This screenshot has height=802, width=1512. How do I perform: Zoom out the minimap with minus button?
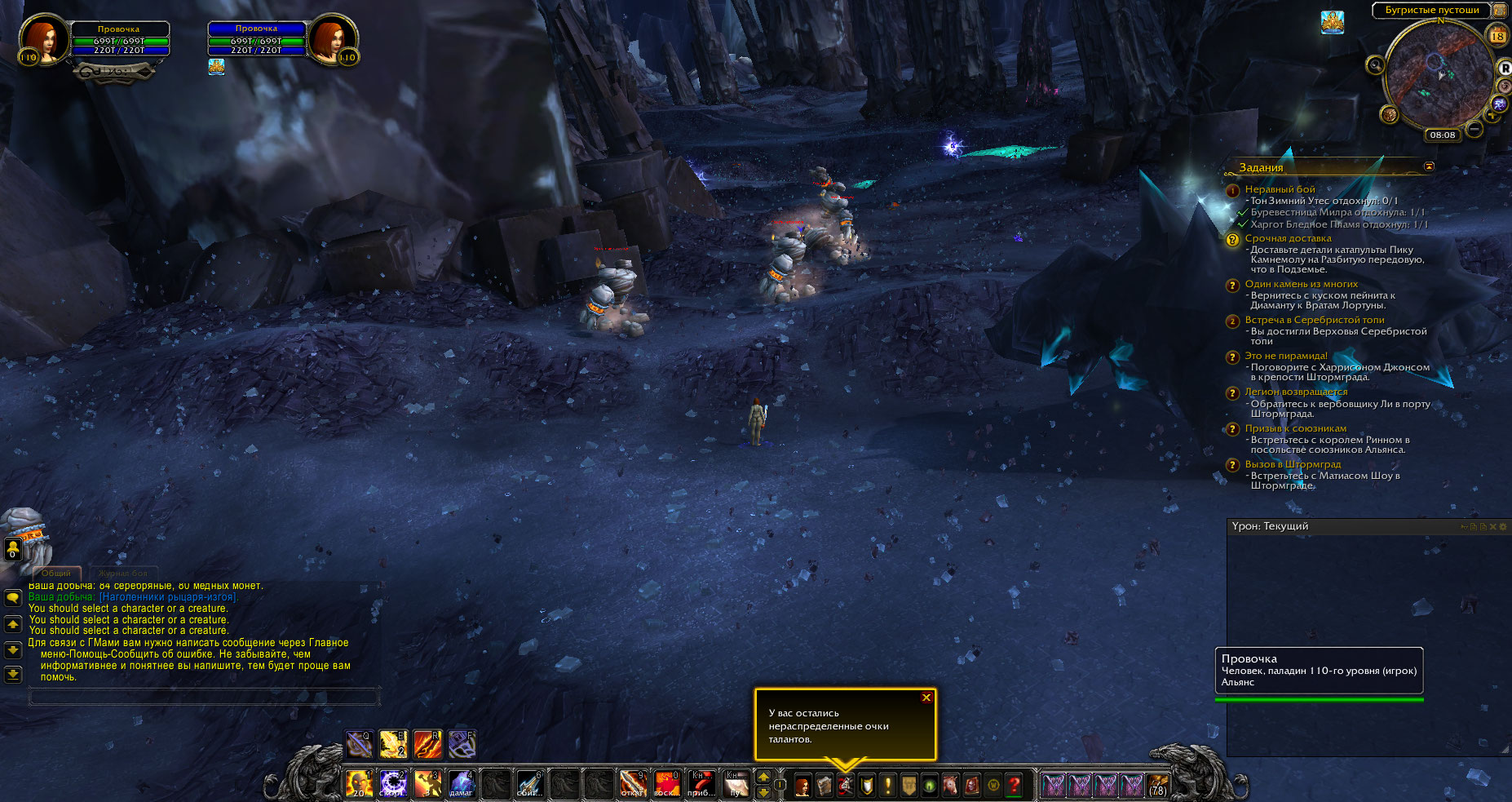1474,129
